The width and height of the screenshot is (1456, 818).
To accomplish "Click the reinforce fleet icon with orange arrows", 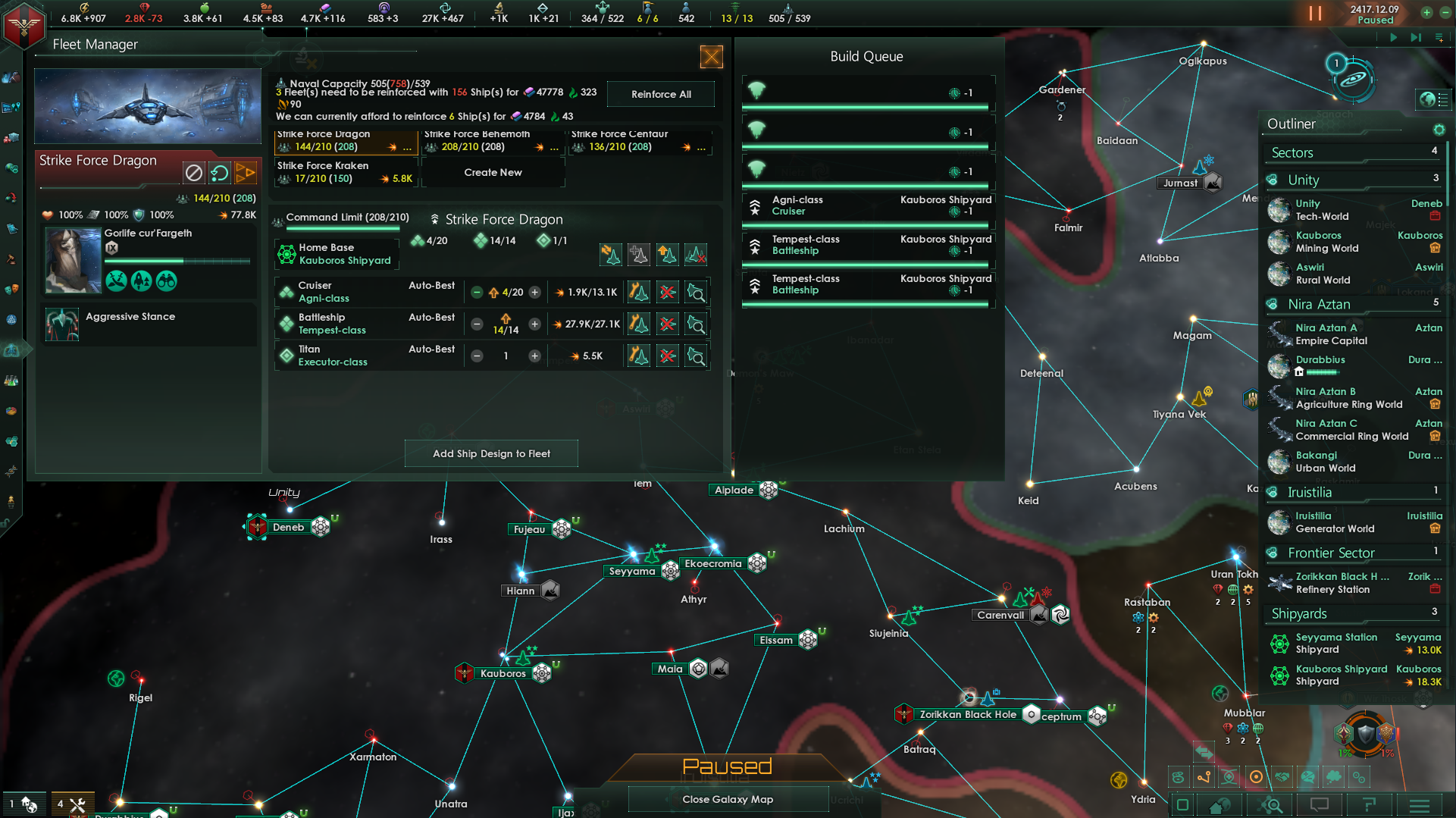I will tap(612, 255).
